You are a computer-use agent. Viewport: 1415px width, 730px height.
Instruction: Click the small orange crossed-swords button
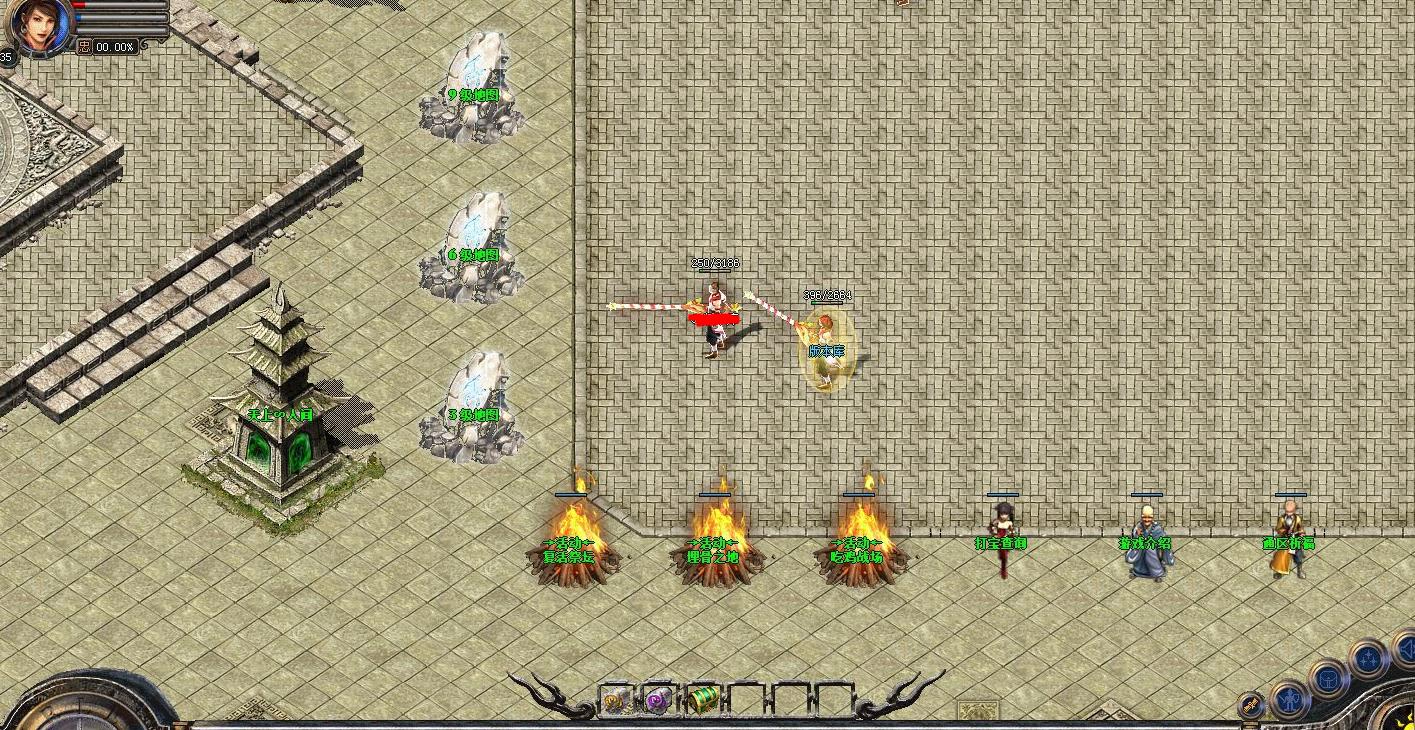click(1251, 705)
